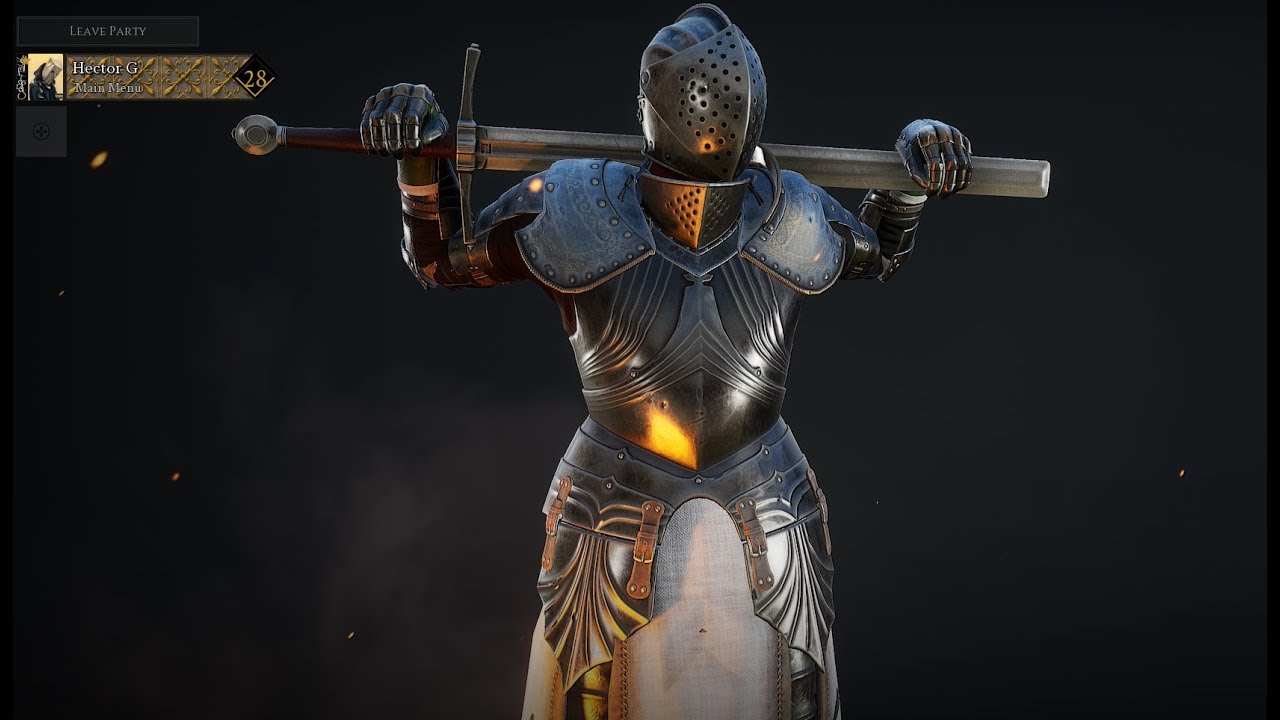Click the gold star icon on the avatar
Viewport: 1280px width, 720px height.
[x=26, y=60]
